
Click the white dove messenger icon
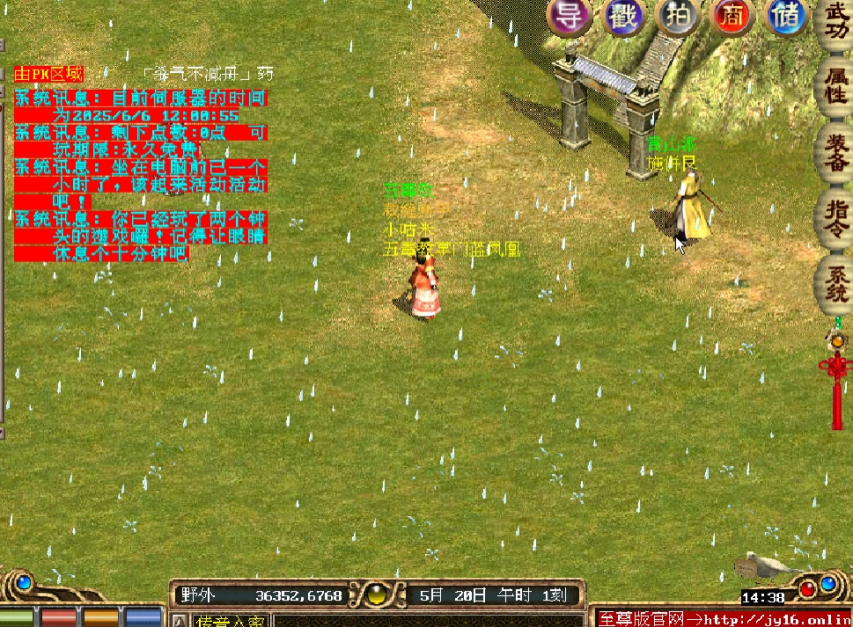coord(764,567)
